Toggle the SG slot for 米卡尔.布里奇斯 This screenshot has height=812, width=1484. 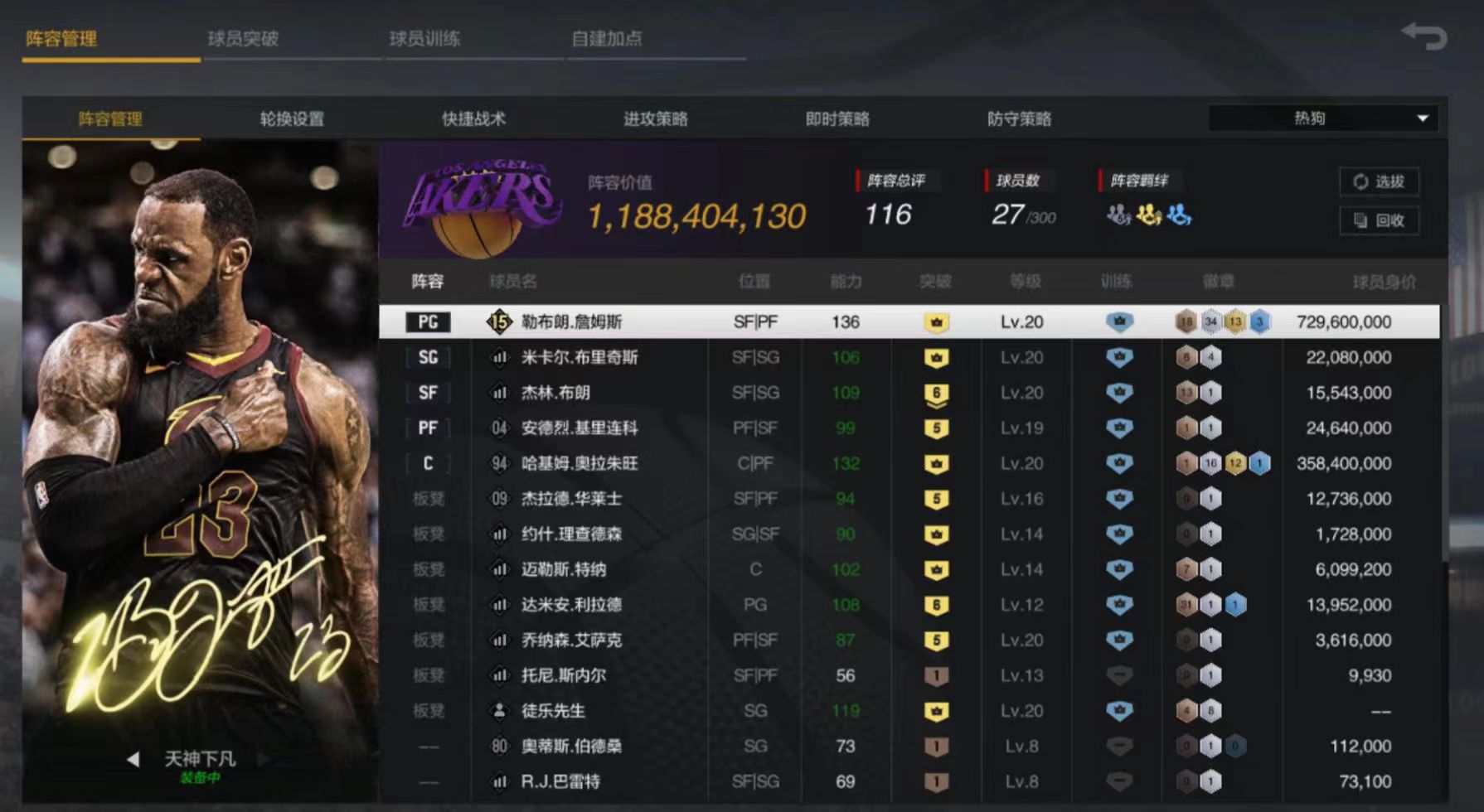coord(428,358)
